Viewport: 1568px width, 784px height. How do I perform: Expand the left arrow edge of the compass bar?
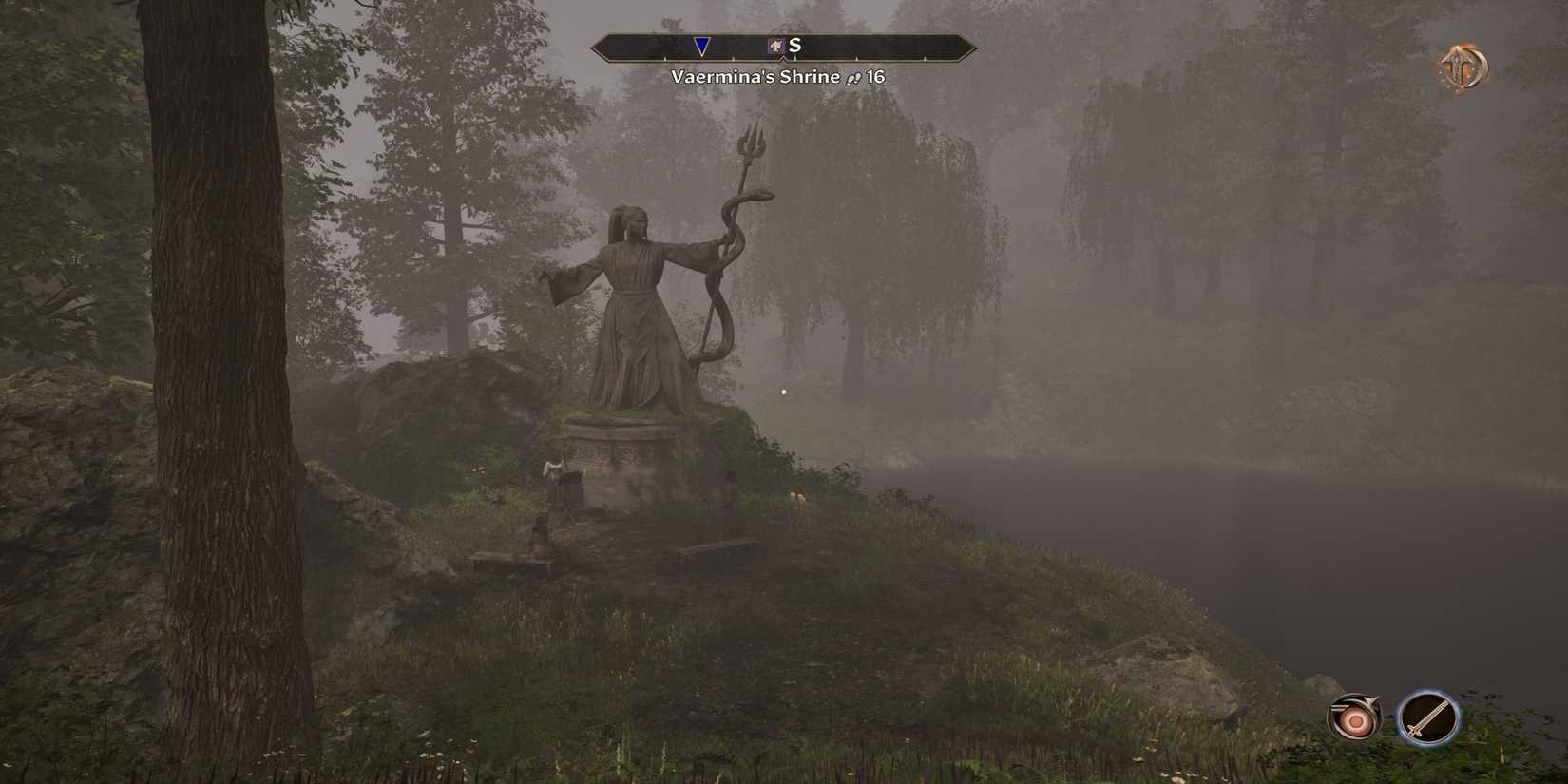pos(598,46)
